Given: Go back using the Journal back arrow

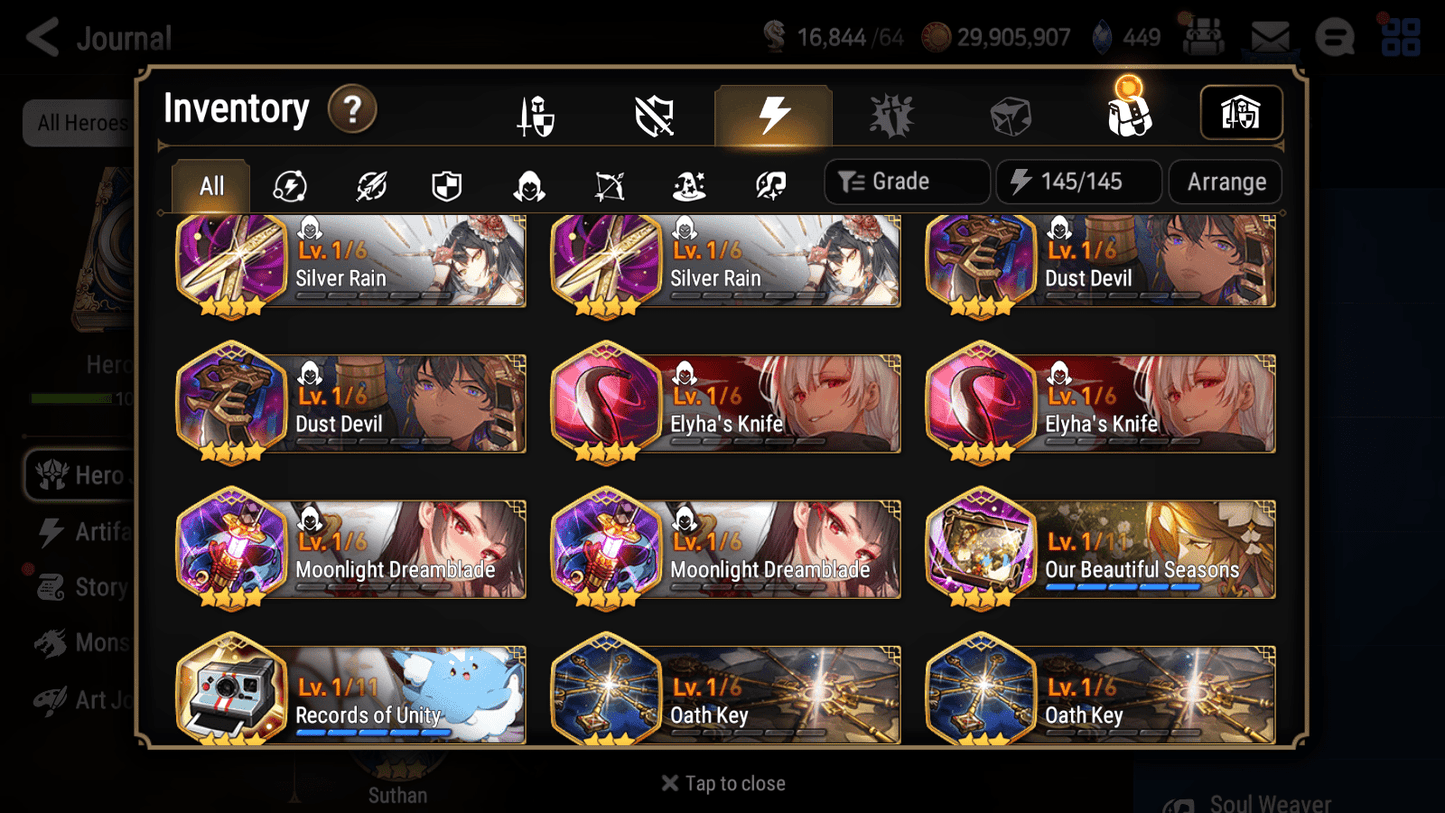Looking at the screenshot, I should (x=40, y=37).
